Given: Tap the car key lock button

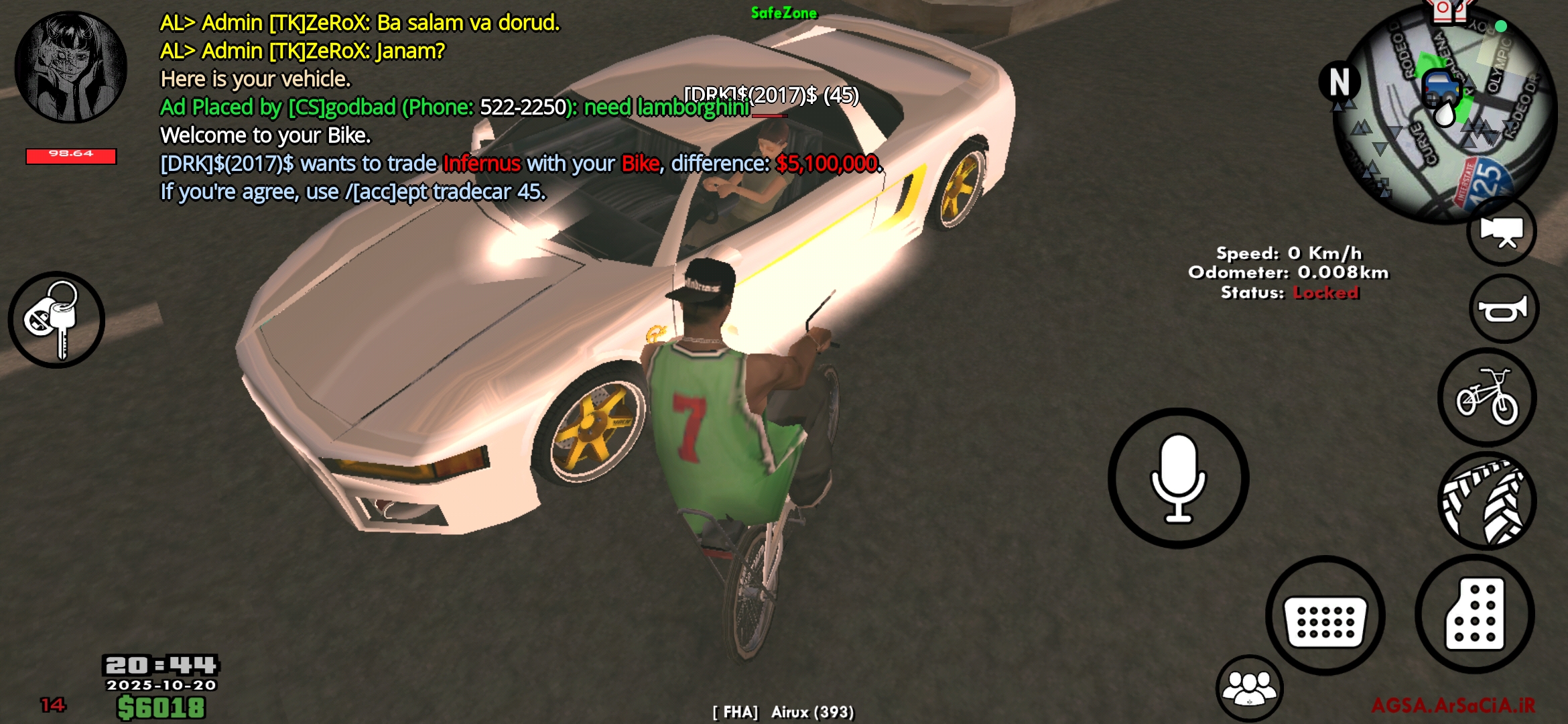Looking at the screenshot, I should click(x=56, y=320).
